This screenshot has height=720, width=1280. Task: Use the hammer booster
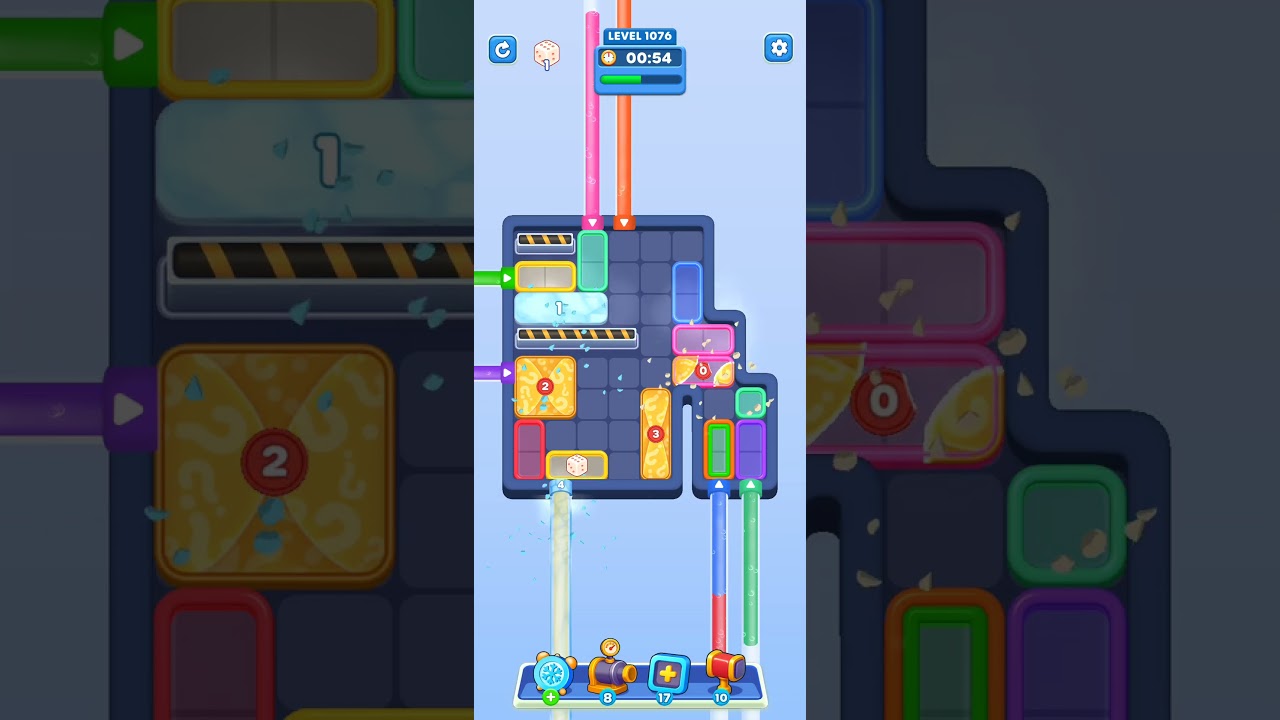[725, 670]
